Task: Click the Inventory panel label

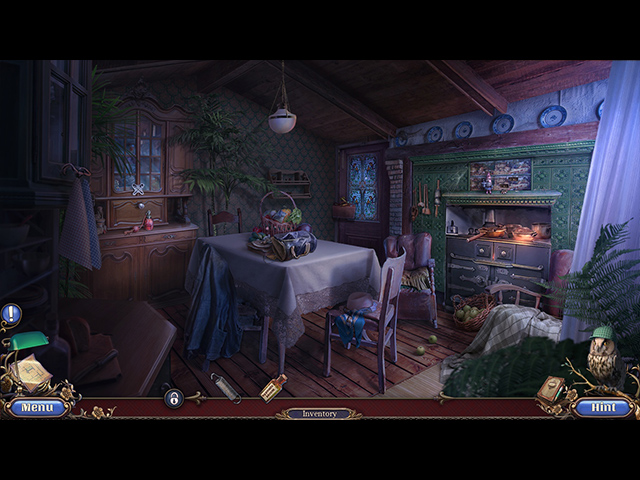Action: click(319, 413)
